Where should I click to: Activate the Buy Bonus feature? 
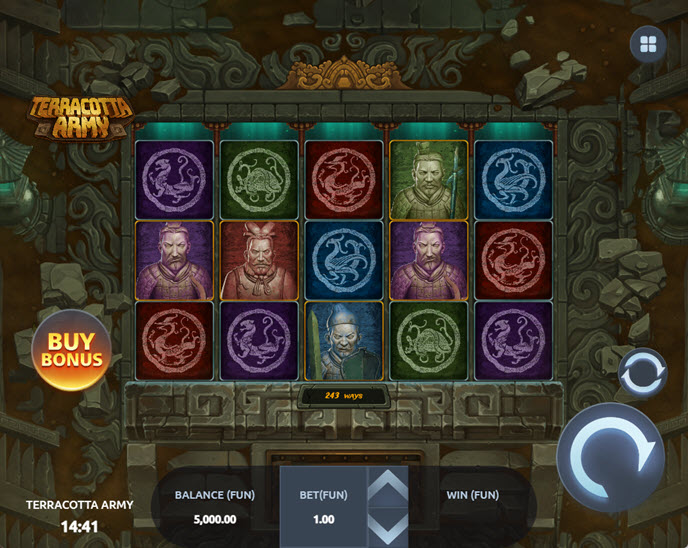click(x=71, y=350)
